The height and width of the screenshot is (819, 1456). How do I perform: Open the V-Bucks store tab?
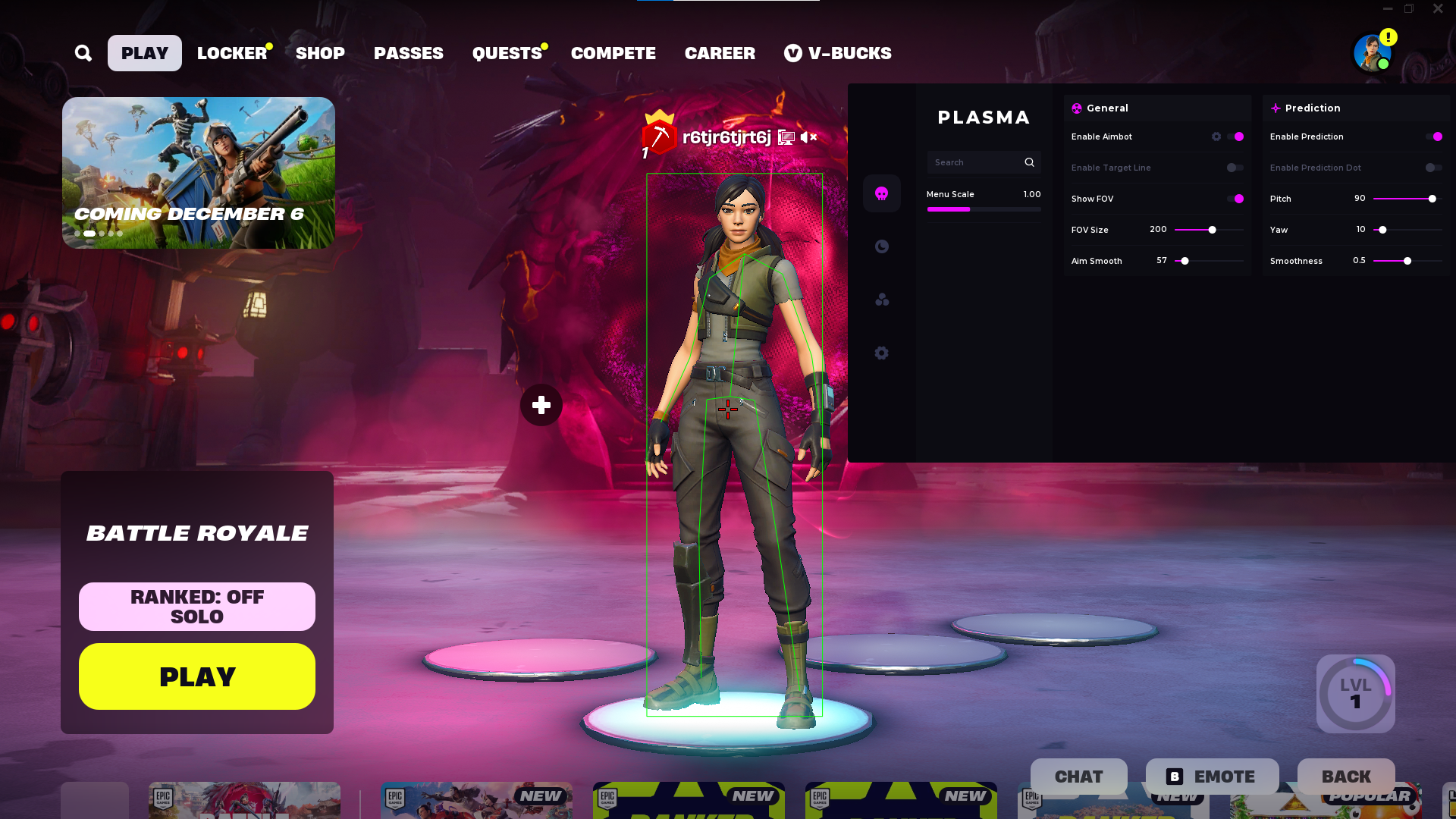point(838,53)
